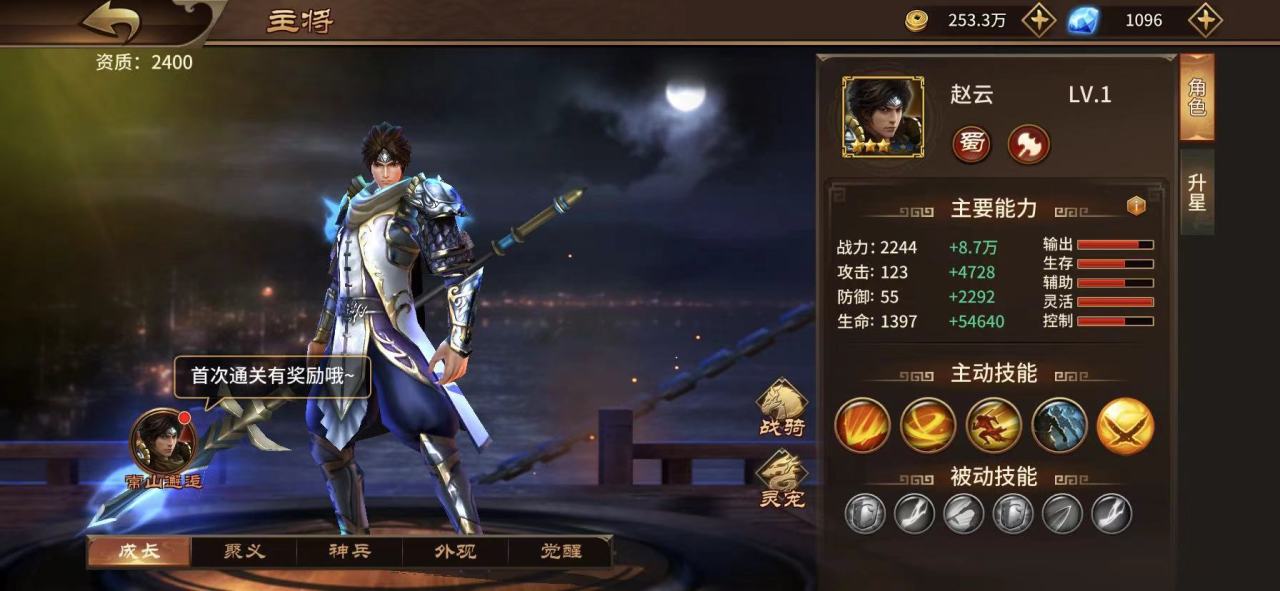Image resolution: width=1280 pixels, height=591 pixels.
Task: Open the 神兵 tab
Action: coord(350,551)
